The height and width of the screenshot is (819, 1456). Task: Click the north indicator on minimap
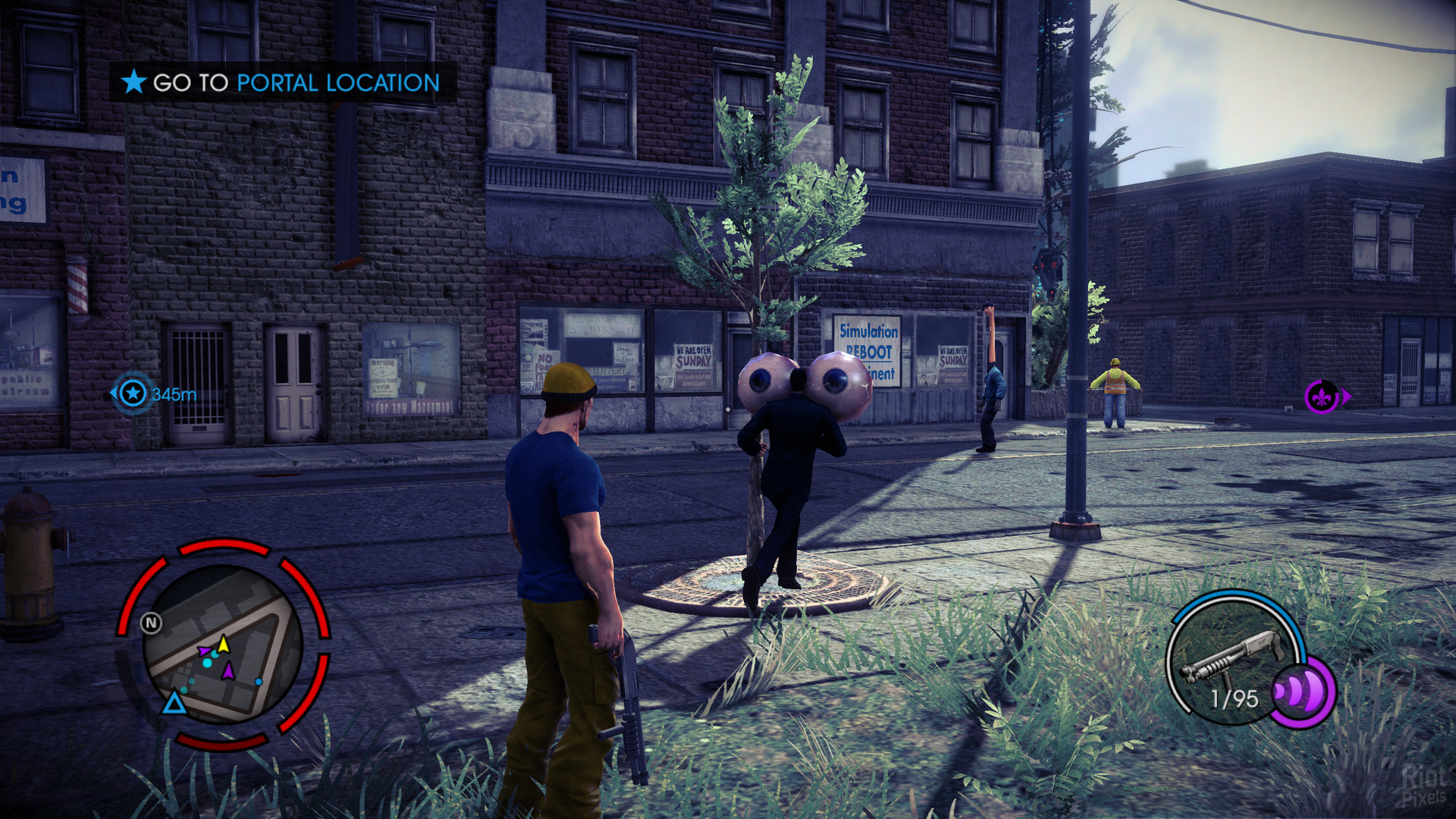[151, 623]
